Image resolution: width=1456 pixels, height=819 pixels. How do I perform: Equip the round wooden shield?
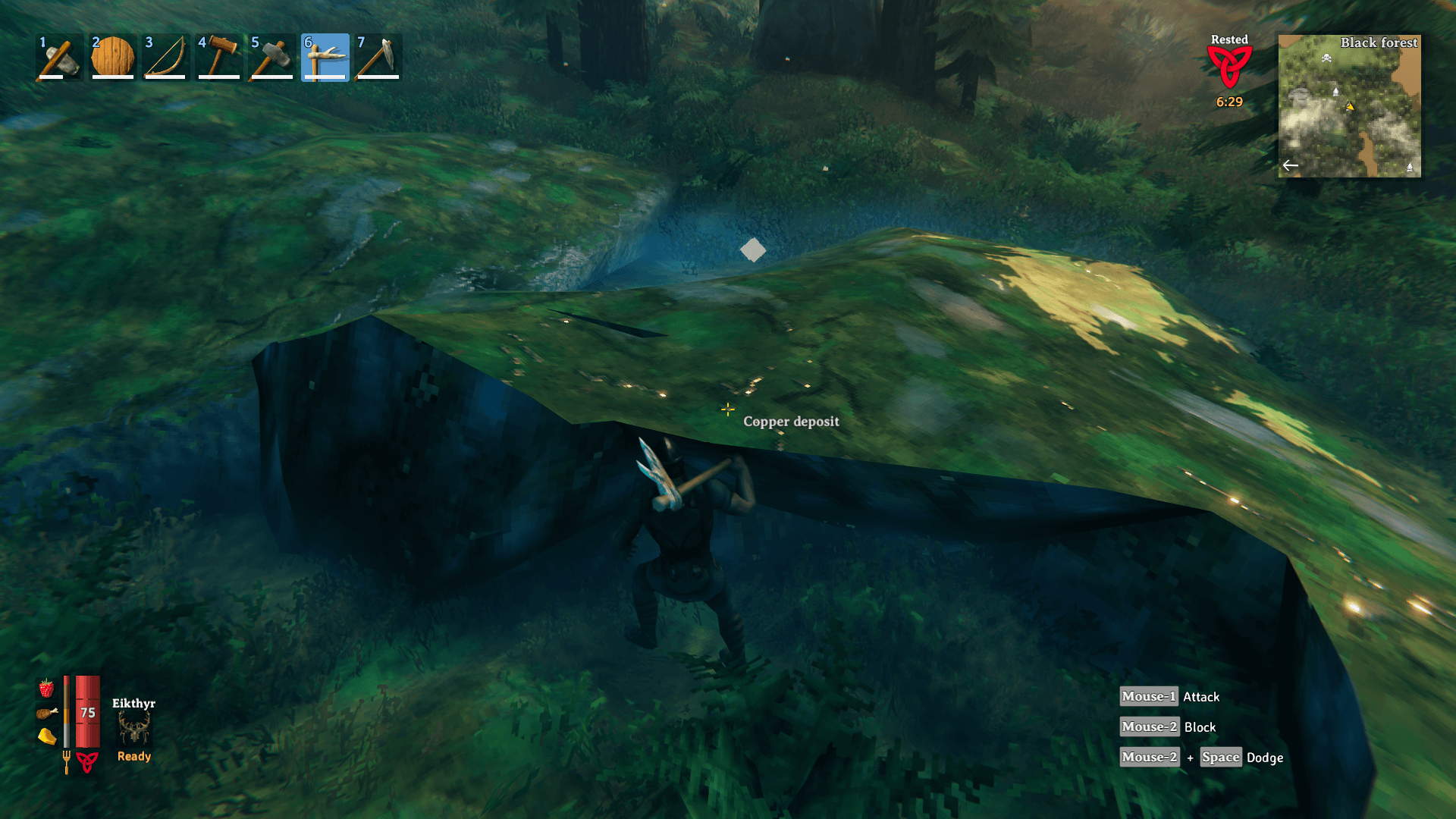click(113, 58)
